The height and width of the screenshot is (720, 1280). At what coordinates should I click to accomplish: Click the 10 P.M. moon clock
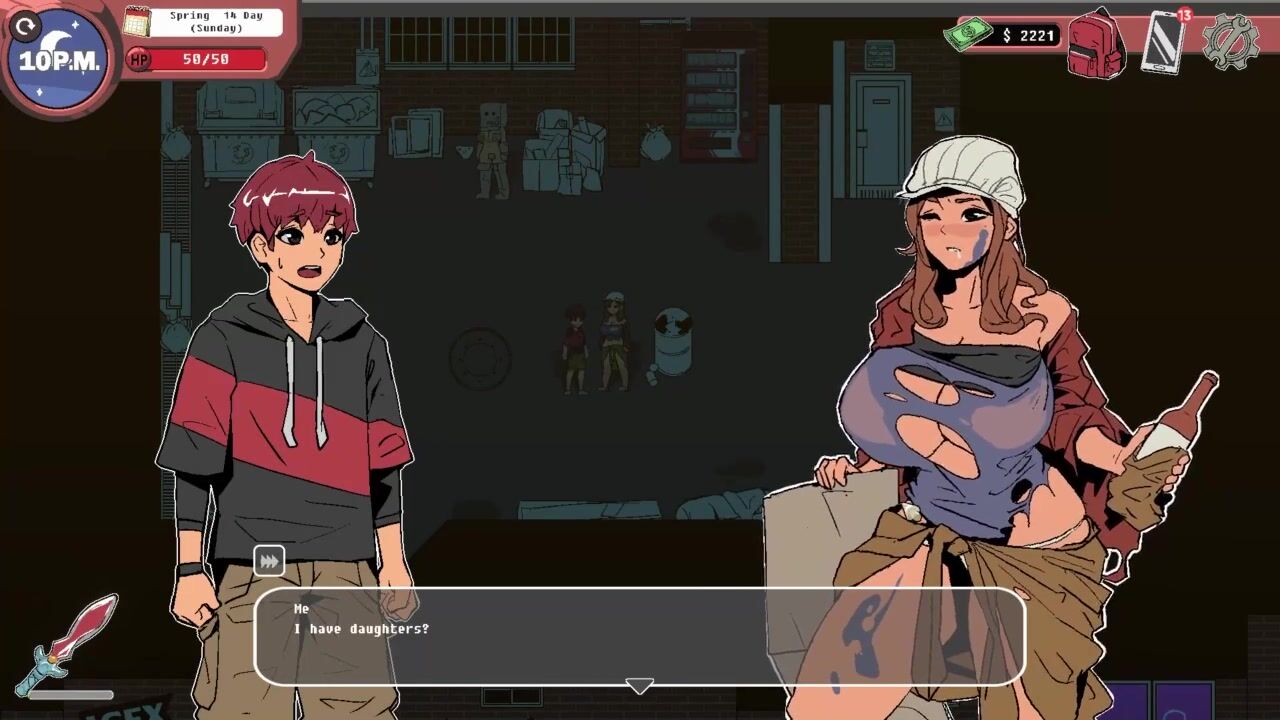tap(59, 60)
